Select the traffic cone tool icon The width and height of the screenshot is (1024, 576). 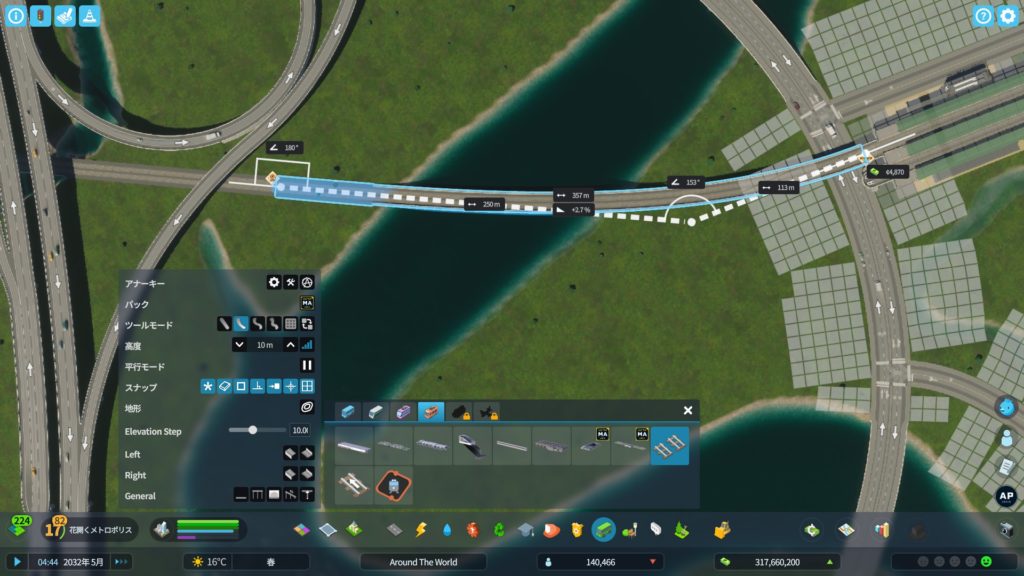(89, 16)
